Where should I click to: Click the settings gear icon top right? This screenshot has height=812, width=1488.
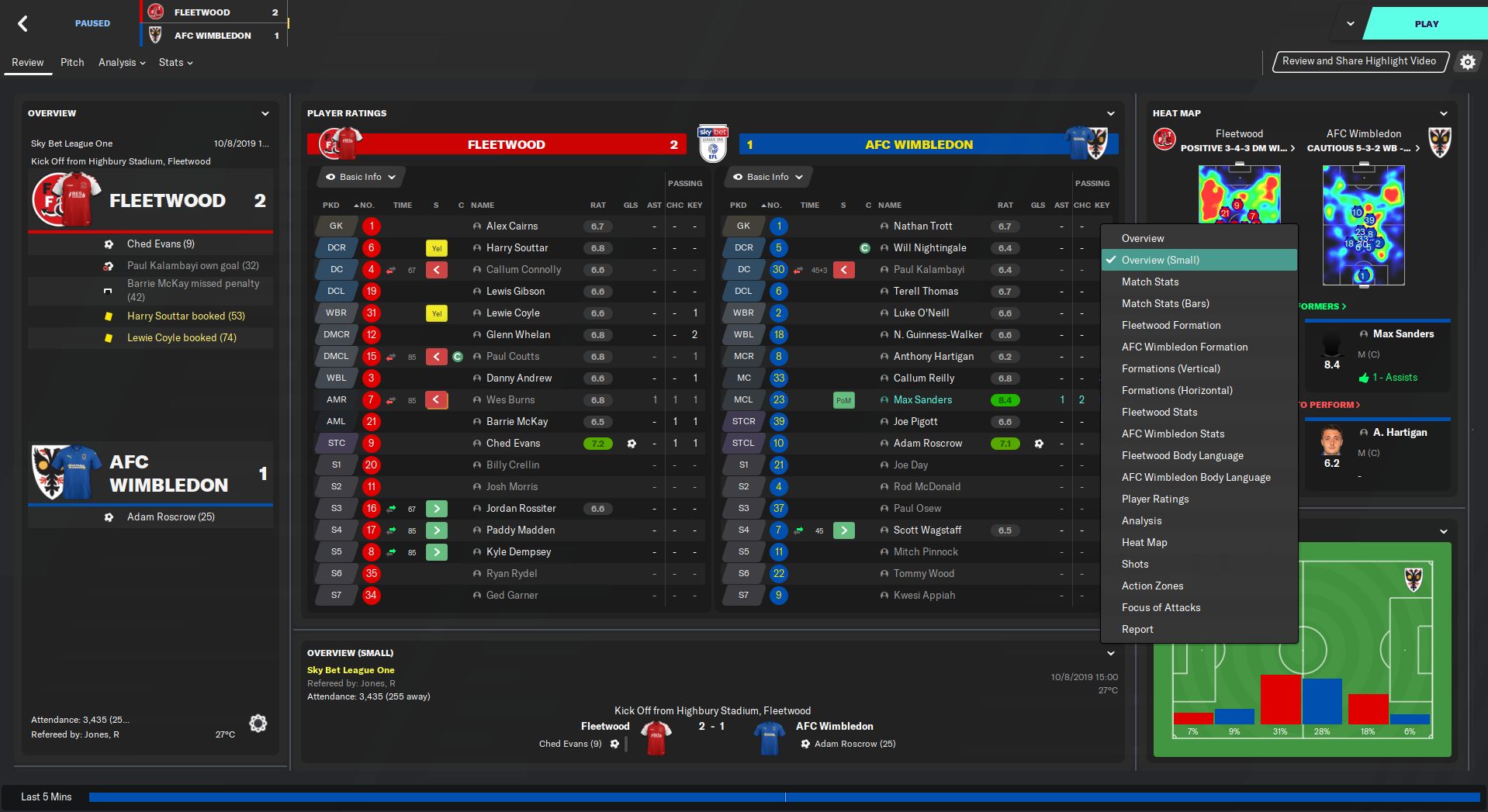pos(1467,62)
